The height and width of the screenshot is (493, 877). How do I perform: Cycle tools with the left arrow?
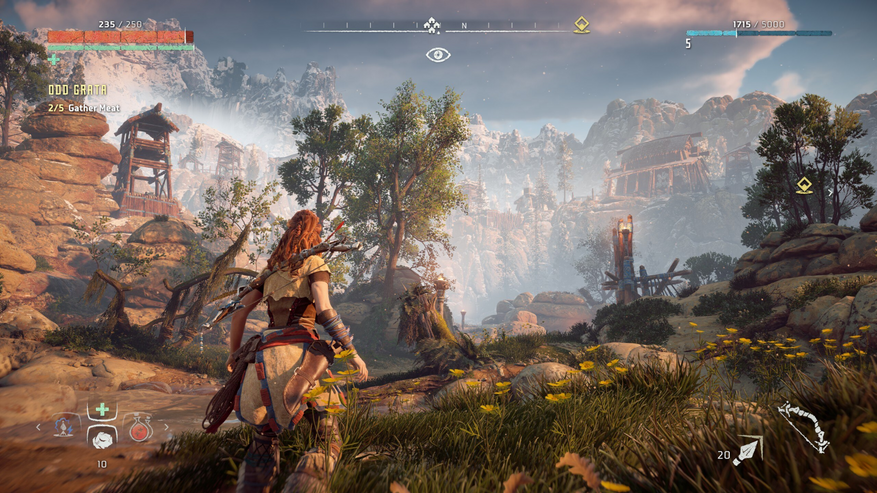pos(39,427)
